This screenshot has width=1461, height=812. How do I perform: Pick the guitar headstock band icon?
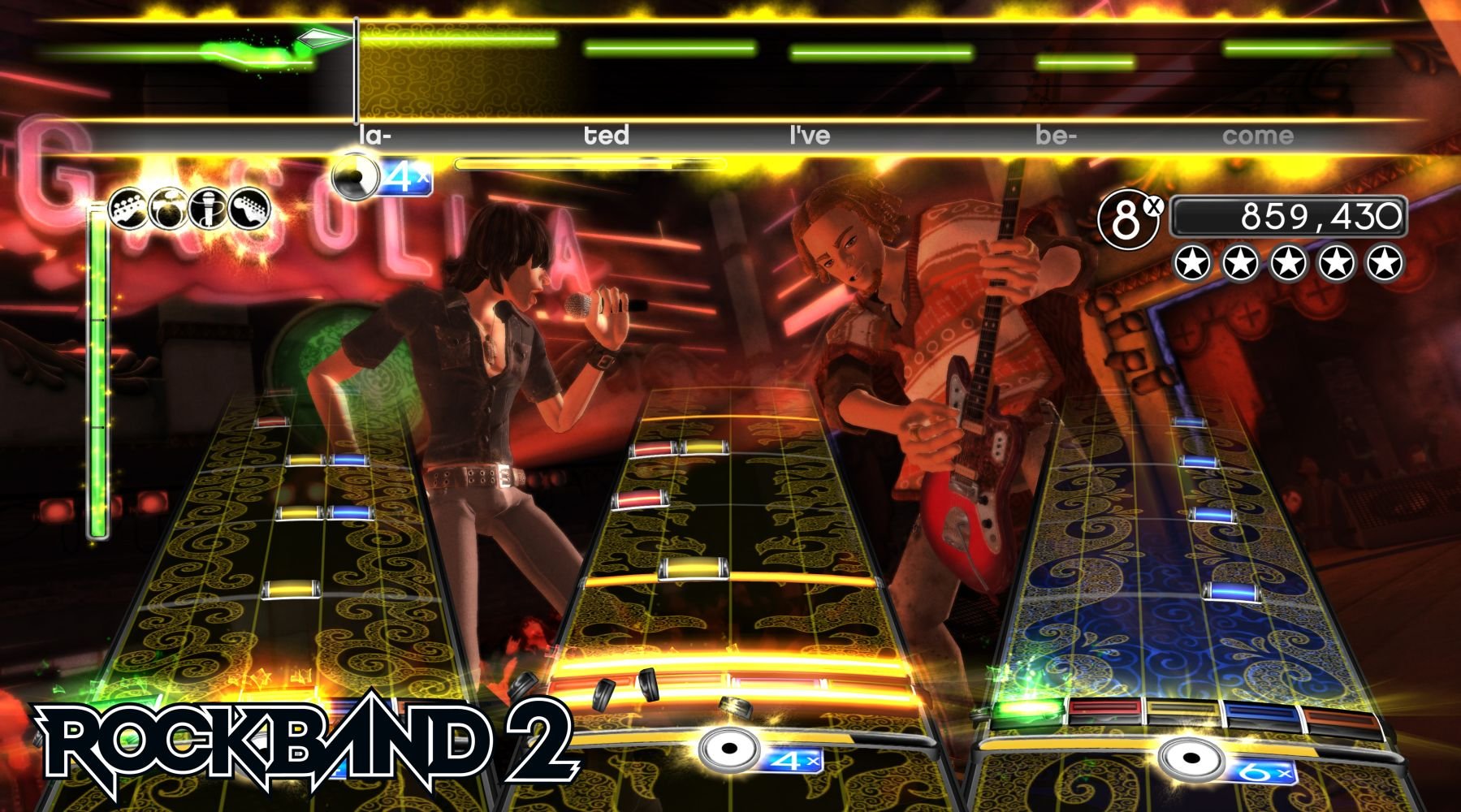(248, 208)
